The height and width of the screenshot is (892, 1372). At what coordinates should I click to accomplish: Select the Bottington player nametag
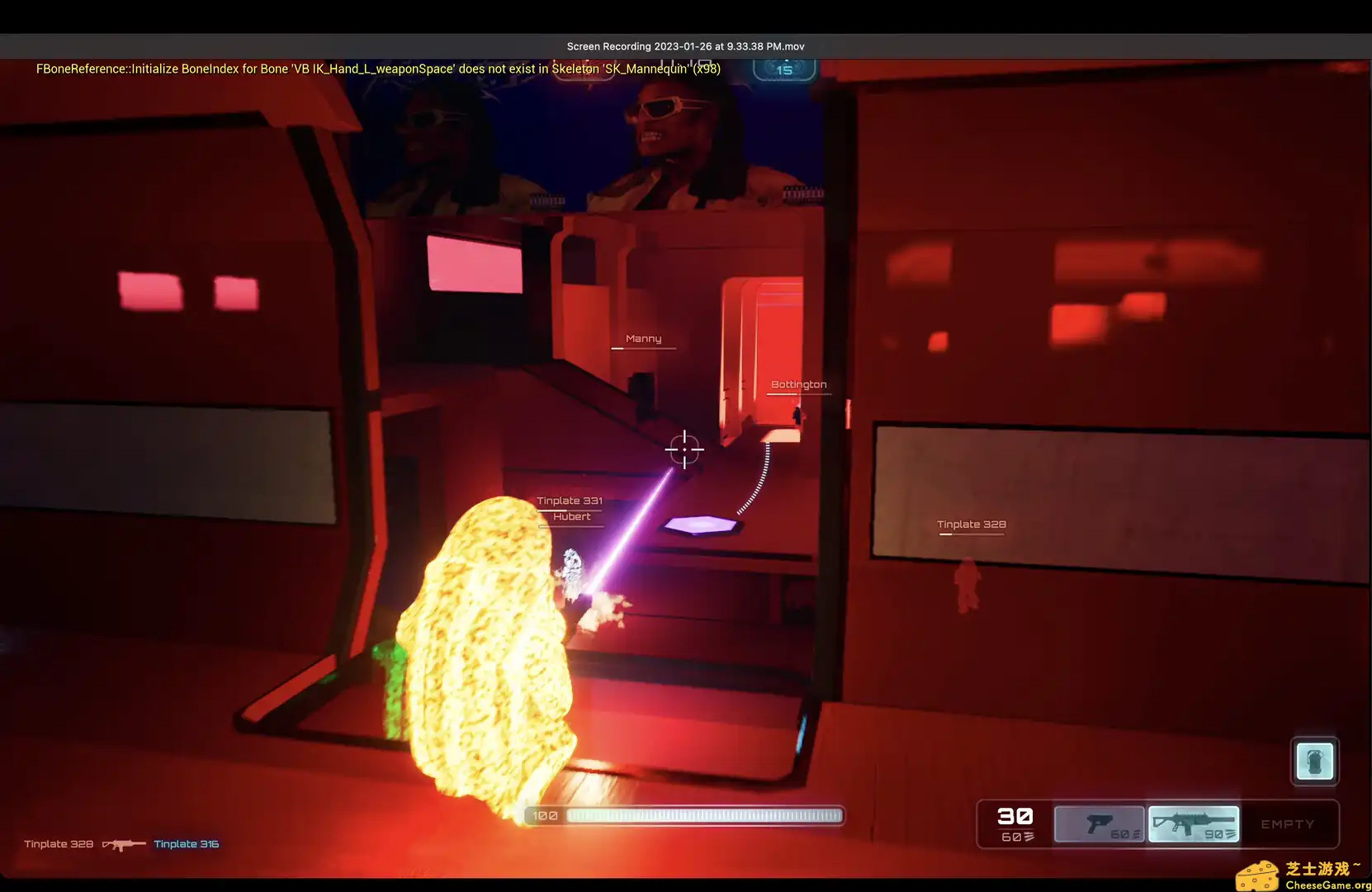[x=799, y=383]
